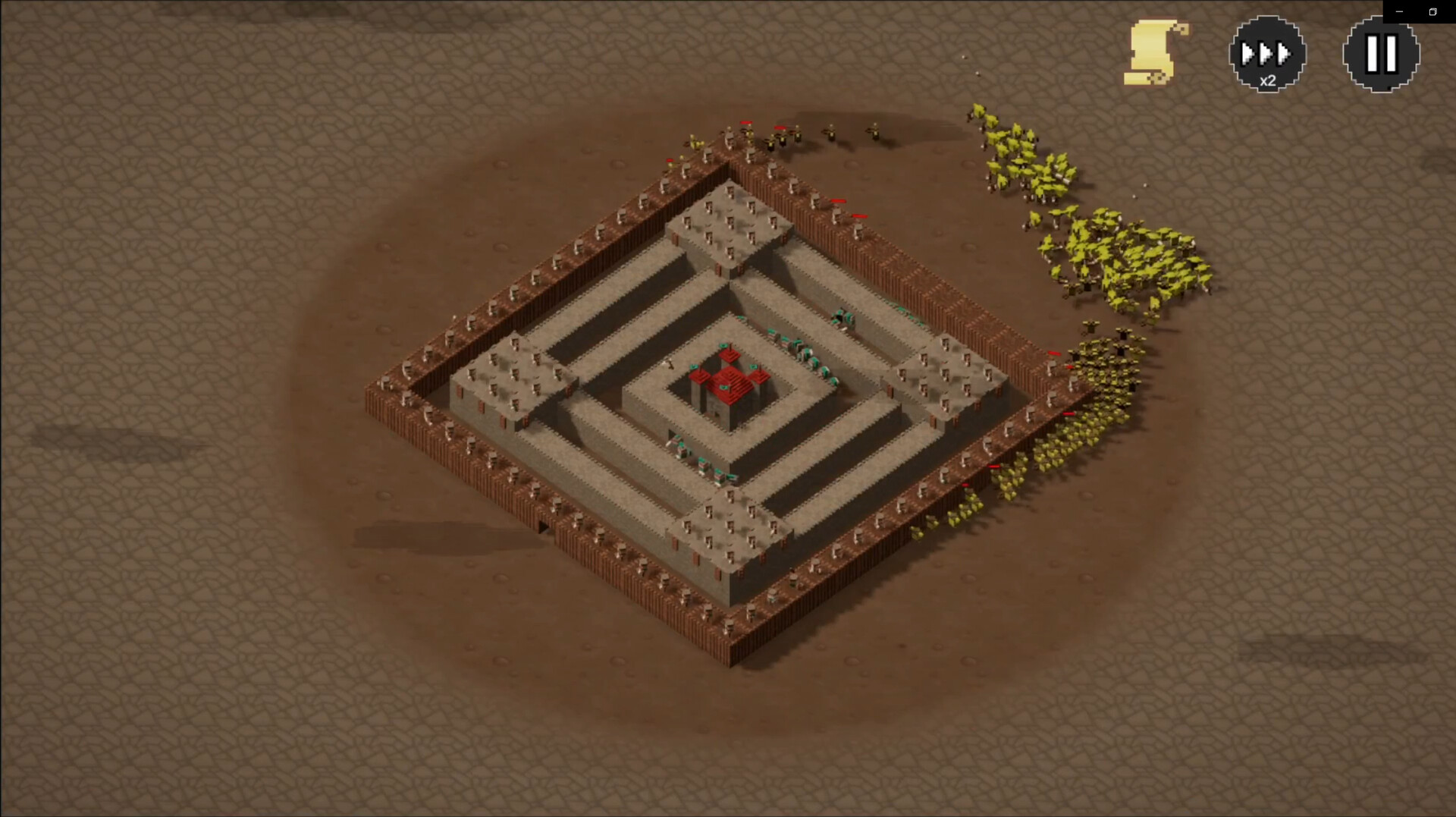
Task: Toggle pause on the battle
Action: (x=1380, y=52)
